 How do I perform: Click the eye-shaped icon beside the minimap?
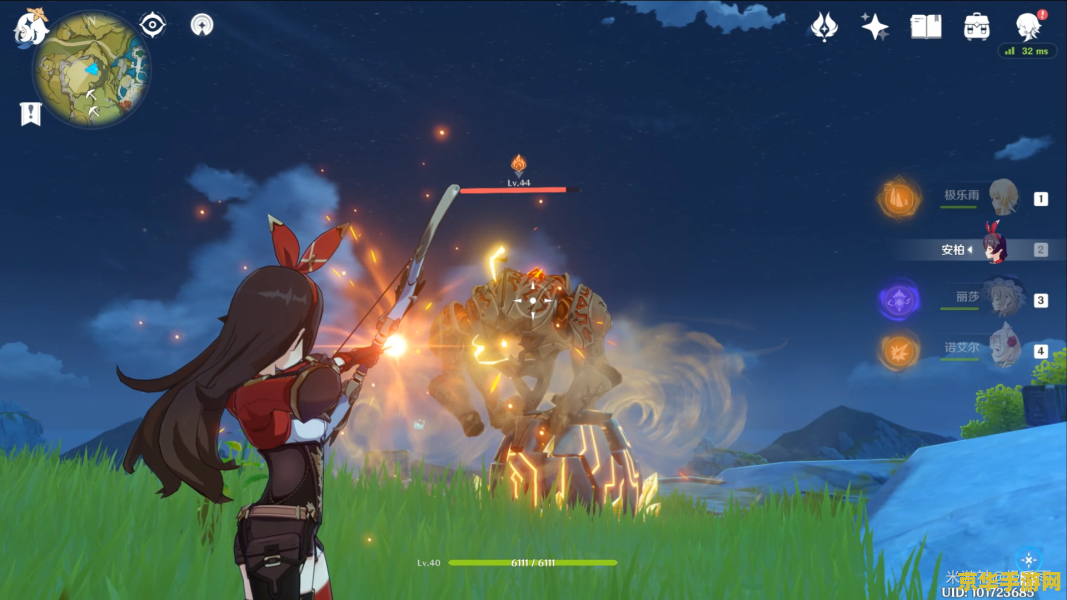(x=153, y=24)
